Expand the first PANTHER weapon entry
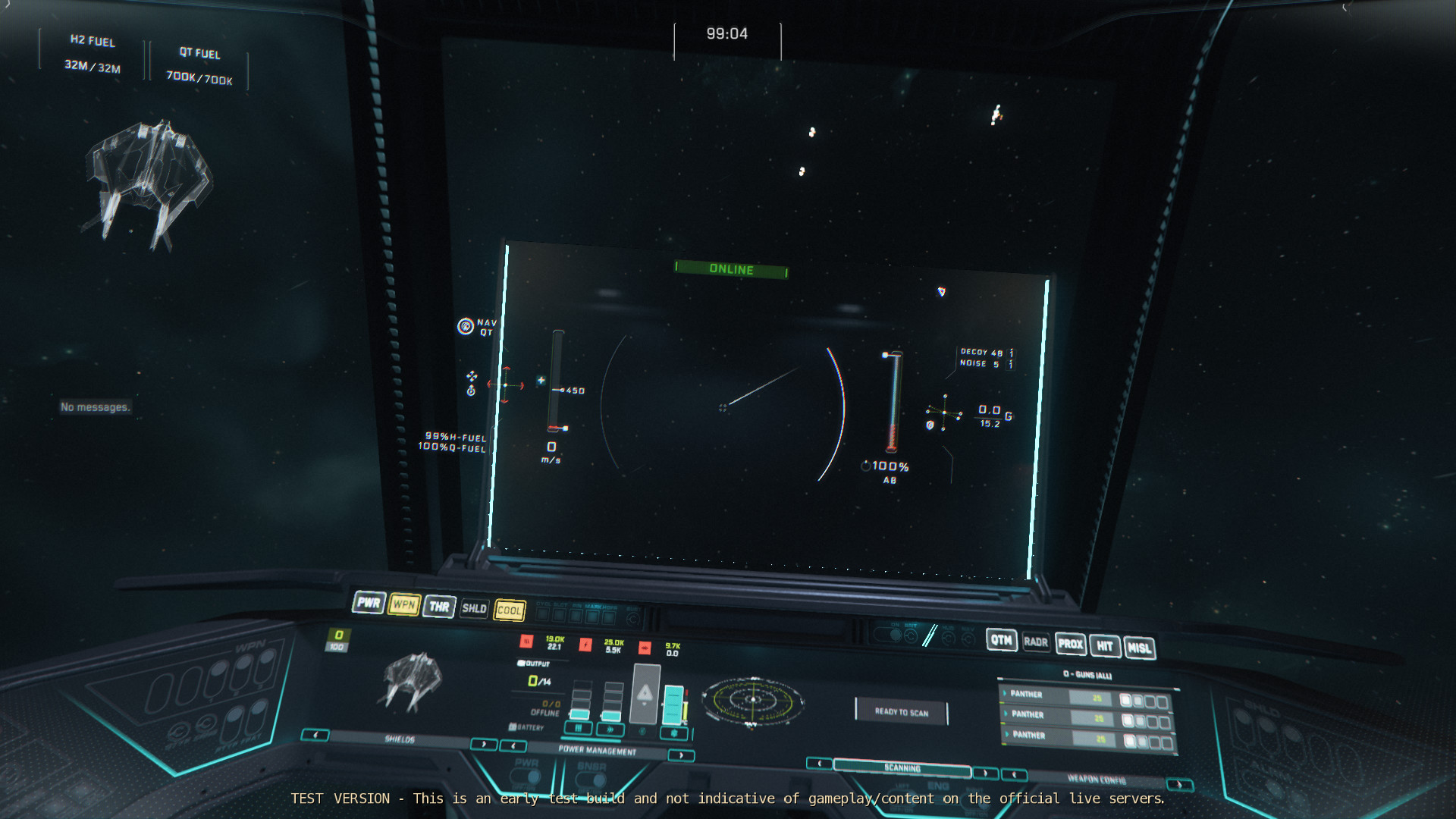This screenshot has width=1456, height=819. tap(1006, 694)
